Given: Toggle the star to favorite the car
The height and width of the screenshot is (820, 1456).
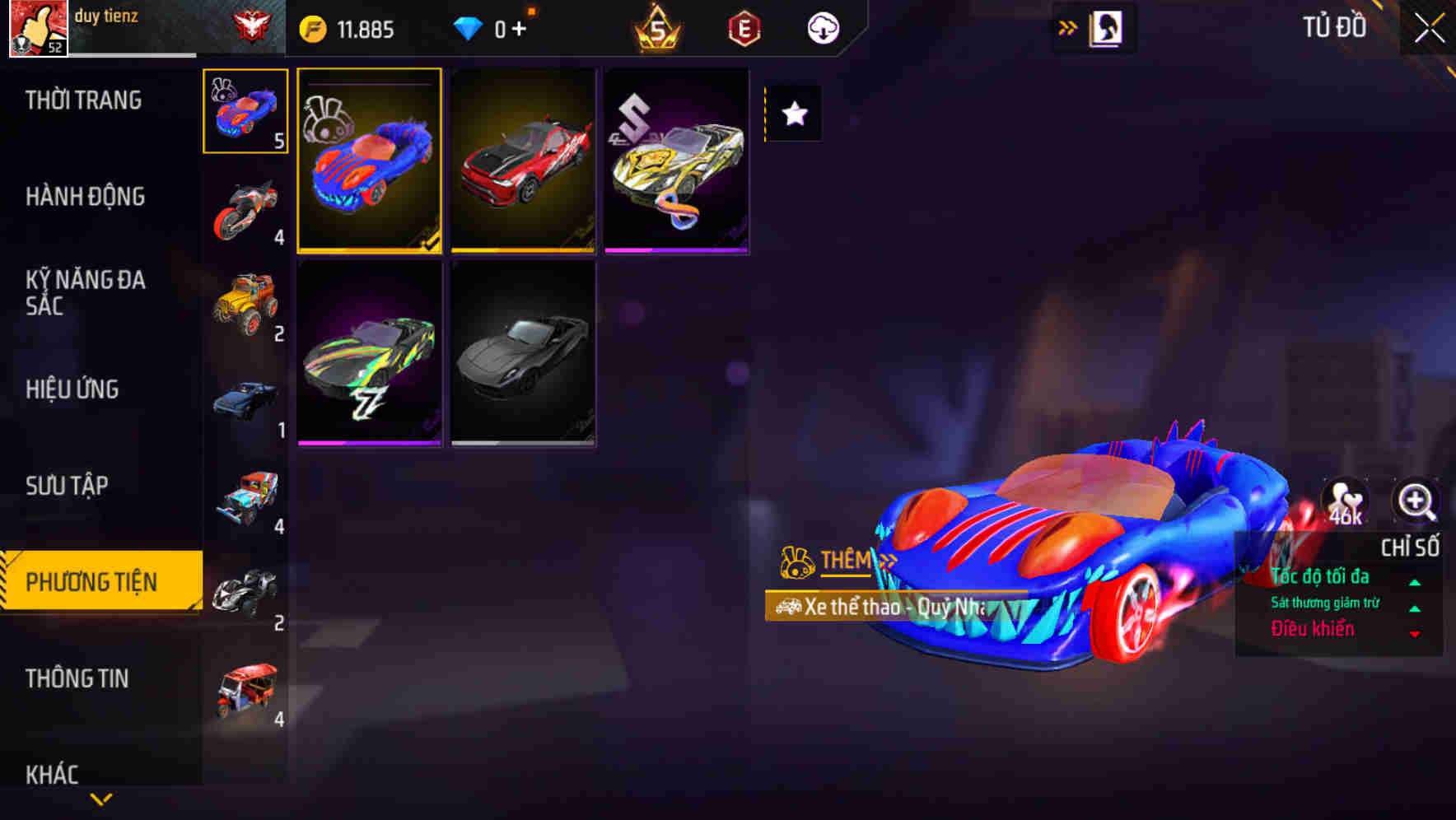Looking at the screenshot, I should [x=794, y=114].
